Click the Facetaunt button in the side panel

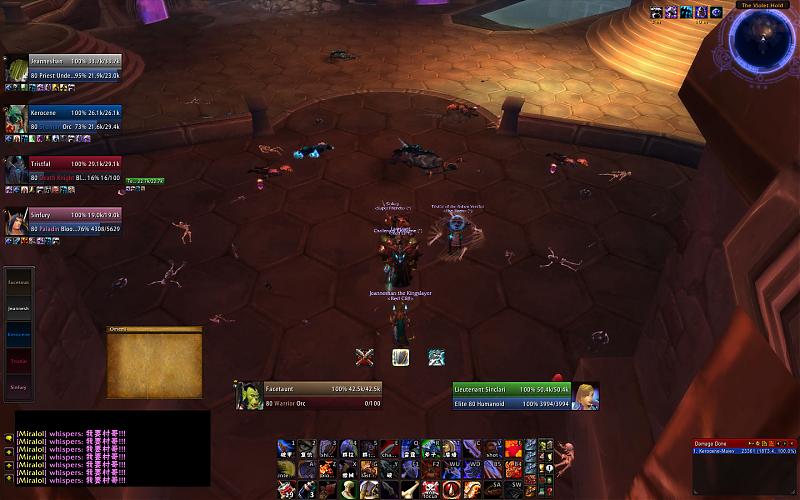pyautogui.click(x=19, y=283)
